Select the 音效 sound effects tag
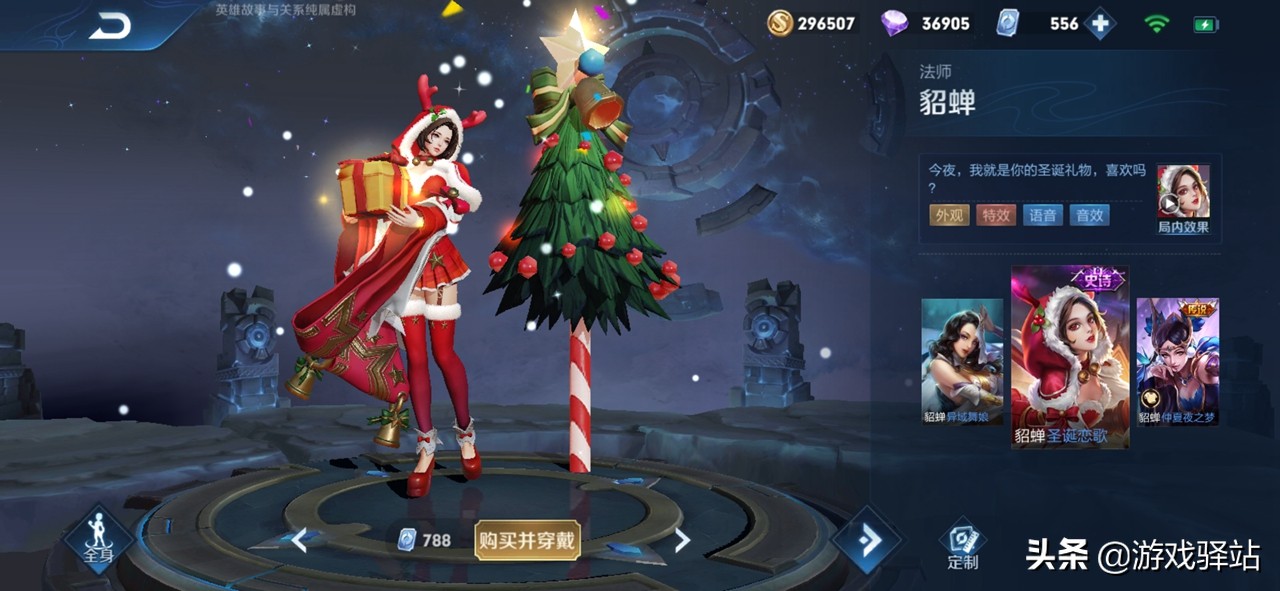This screenshot has width=1280, height=591. click(1089, 215)
